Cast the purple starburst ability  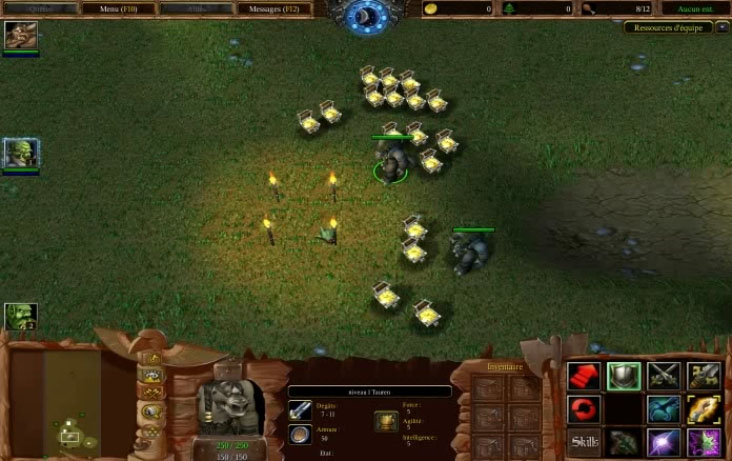(663, 441)
